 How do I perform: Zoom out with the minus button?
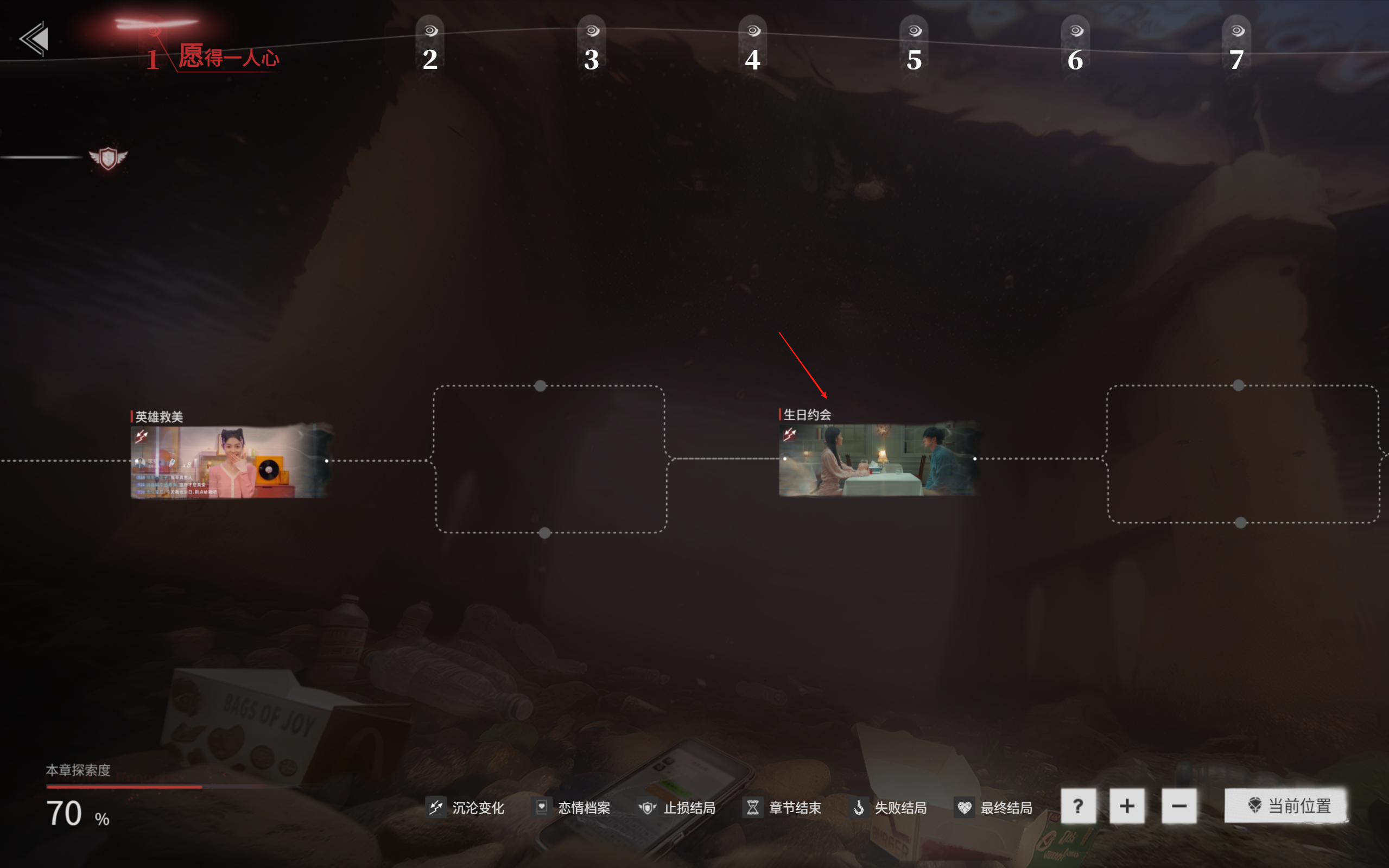[1179, 807]
